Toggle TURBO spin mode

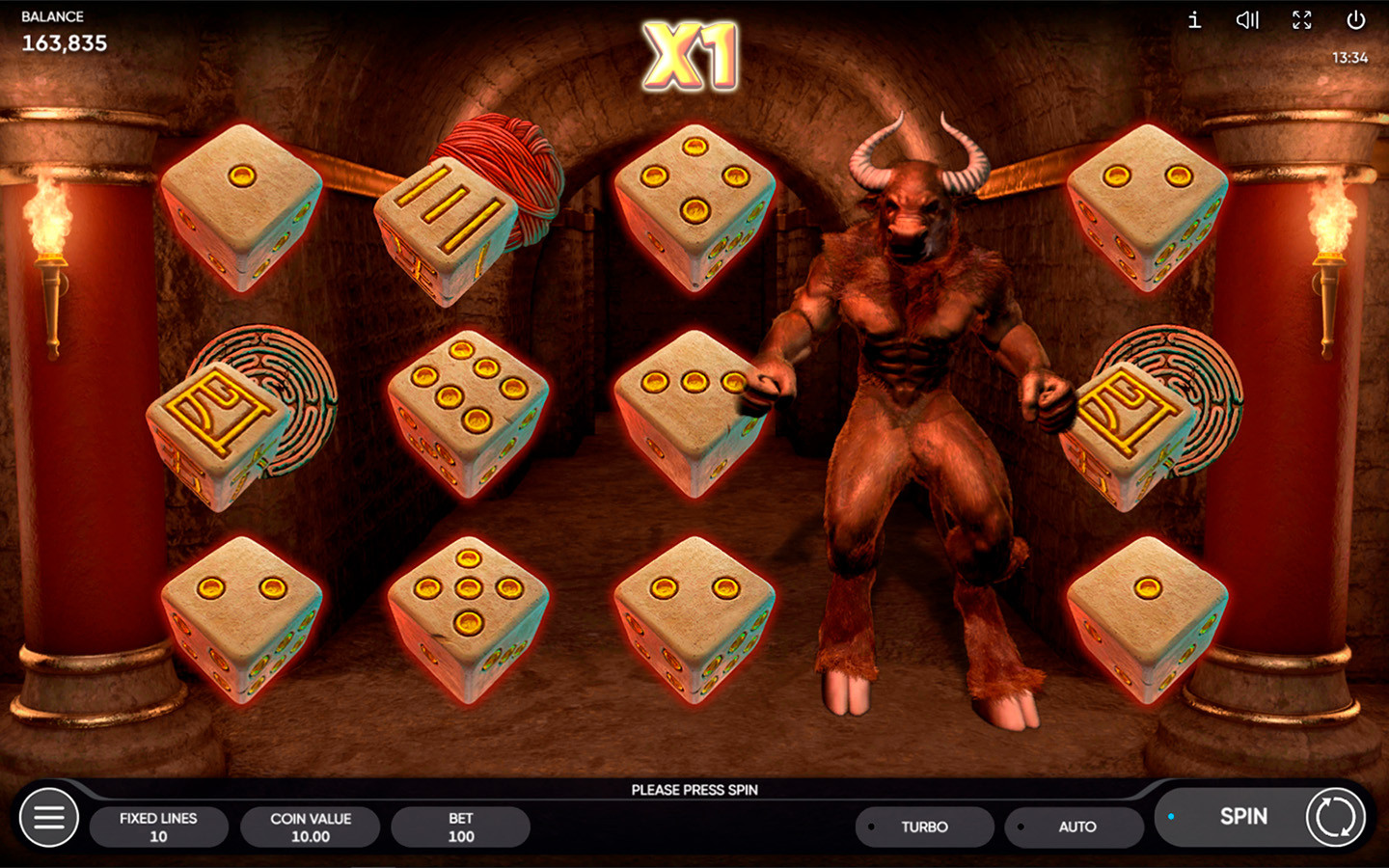click(x=924, y=827)
